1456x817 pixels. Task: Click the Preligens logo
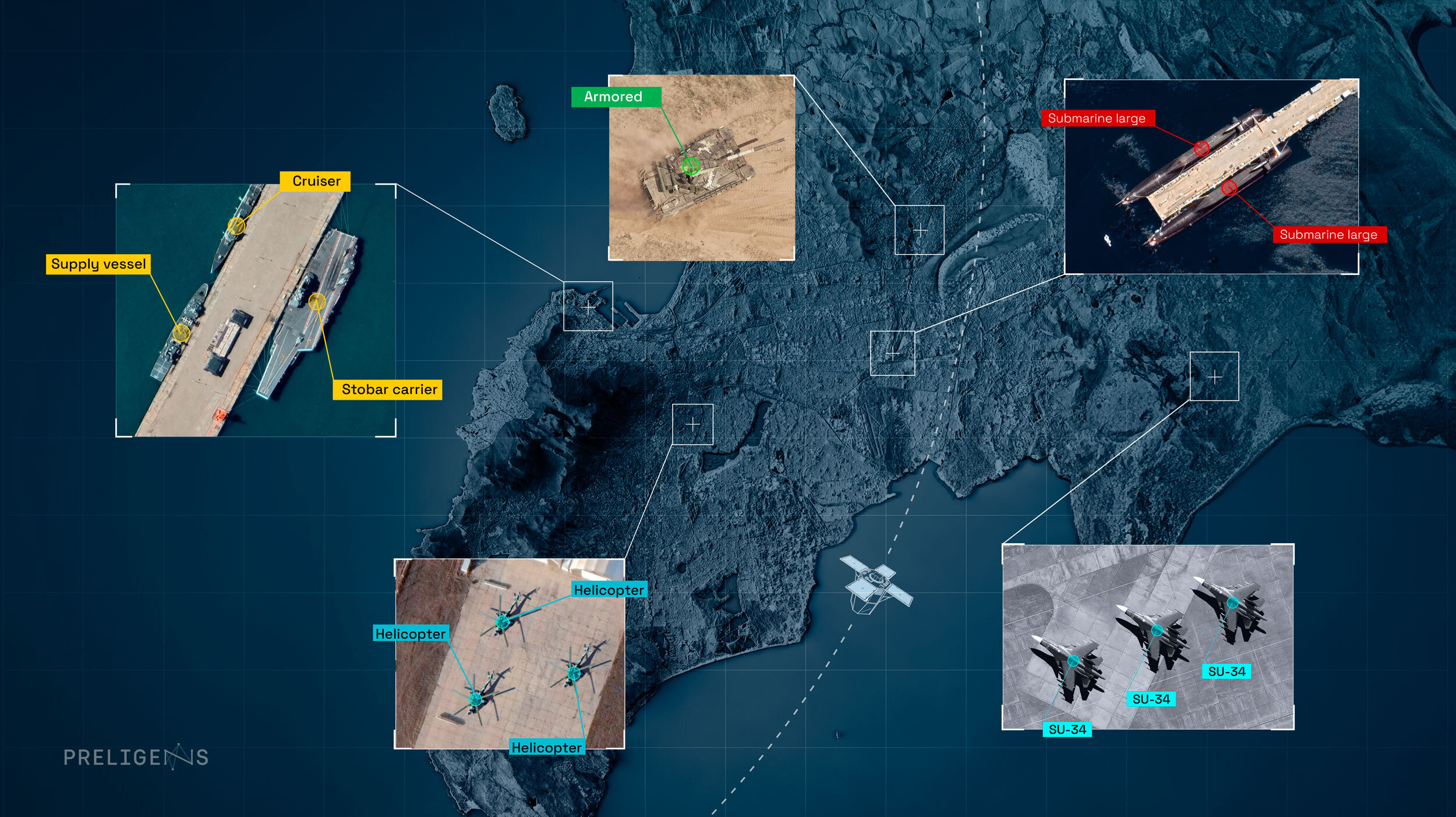(136, 757)
